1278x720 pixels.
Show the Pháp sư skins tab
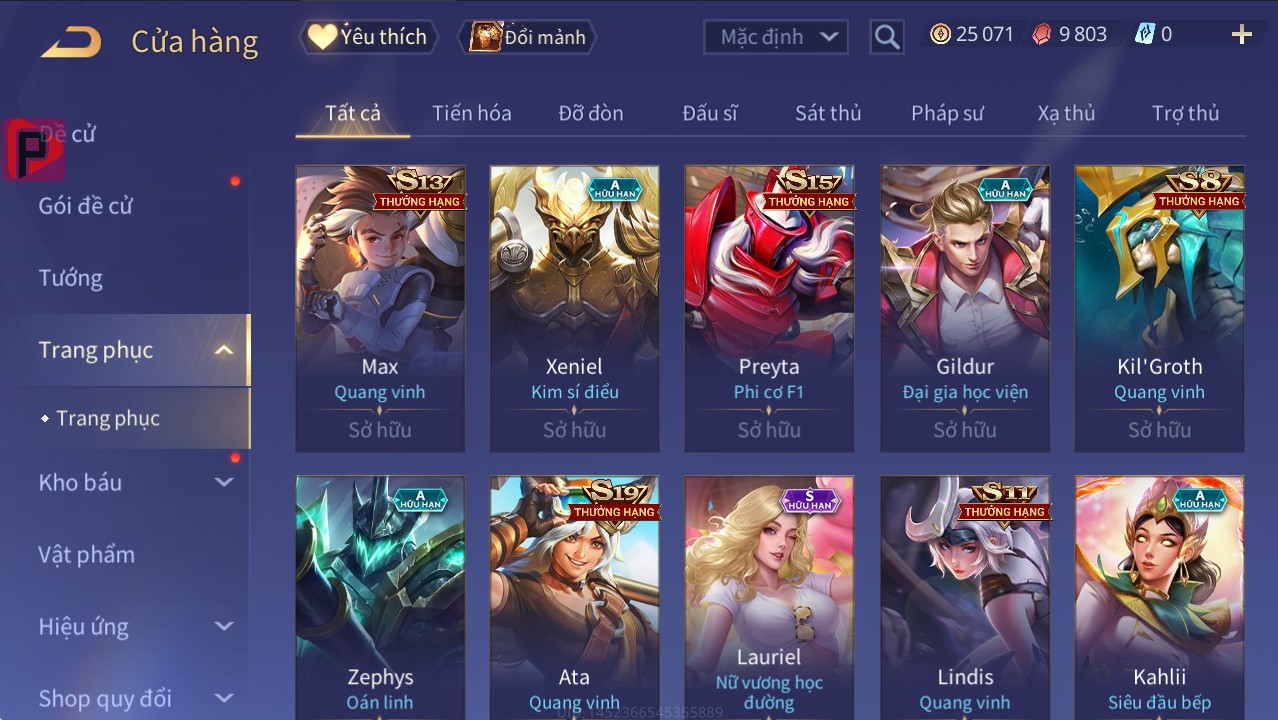[946, 113]
